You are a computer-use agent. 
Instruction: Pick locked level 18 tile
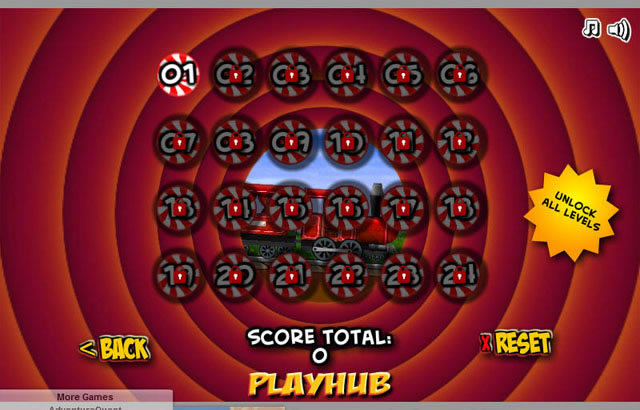pyautogui.click(x=458, y=207)
